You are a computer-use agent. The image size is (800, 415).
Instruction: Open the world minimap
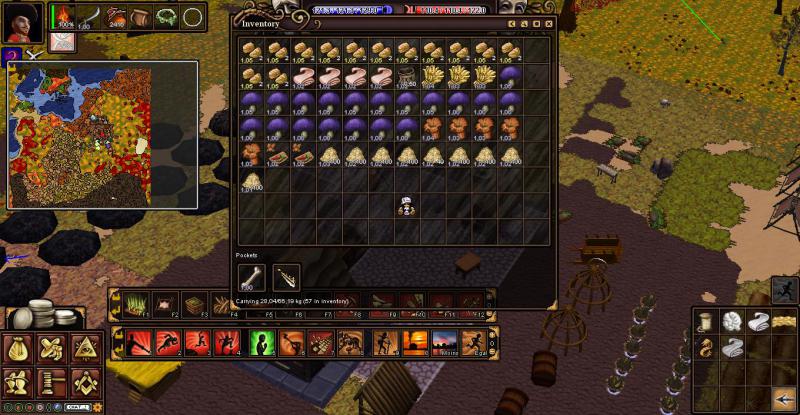[x=103, y=134]
